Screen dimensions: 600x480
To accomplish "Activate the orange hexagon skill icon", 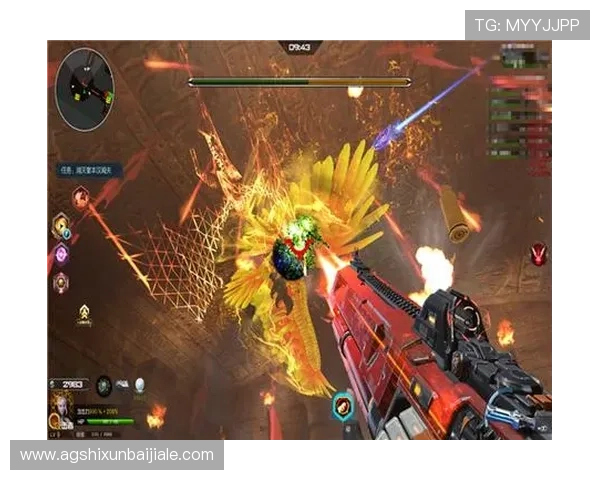I will point(62,226).
